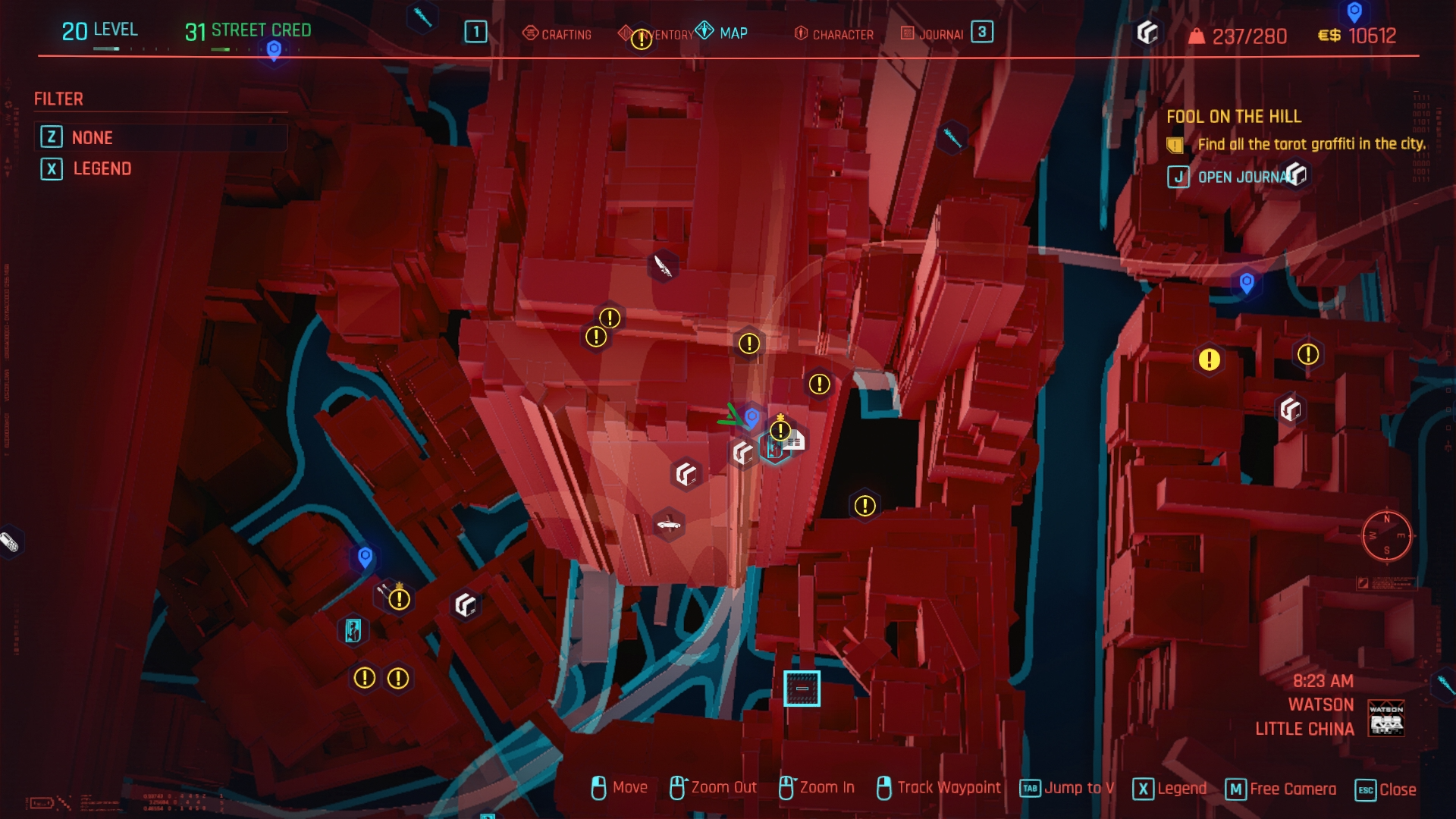Set the map filter to None
This screenshot has width=1456, height=819.
pyautogui.click(x=92, y=137)
